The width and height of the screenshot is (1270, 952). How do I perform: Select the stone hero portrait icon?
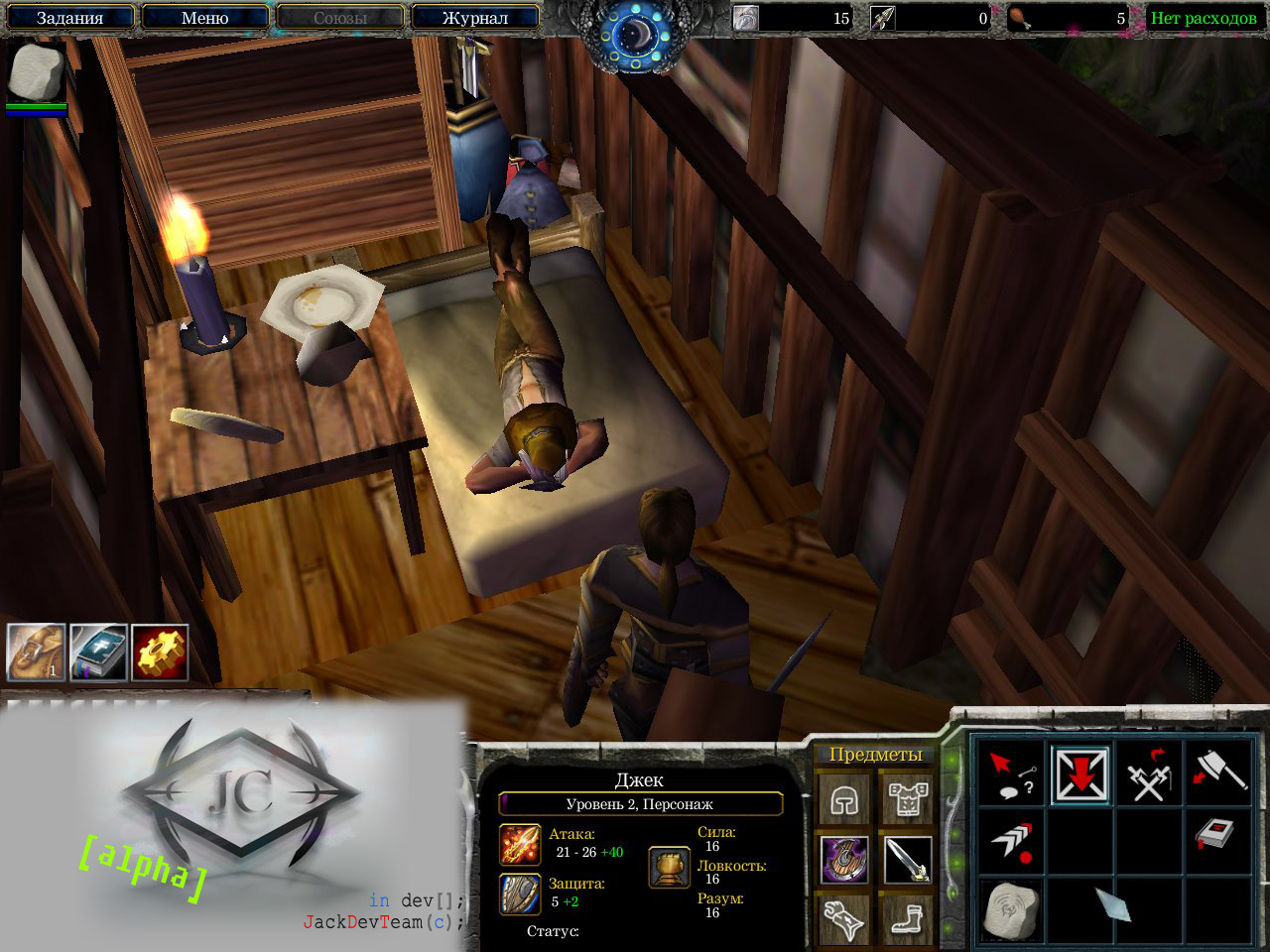pyautogui.click(x=37, y=72)
